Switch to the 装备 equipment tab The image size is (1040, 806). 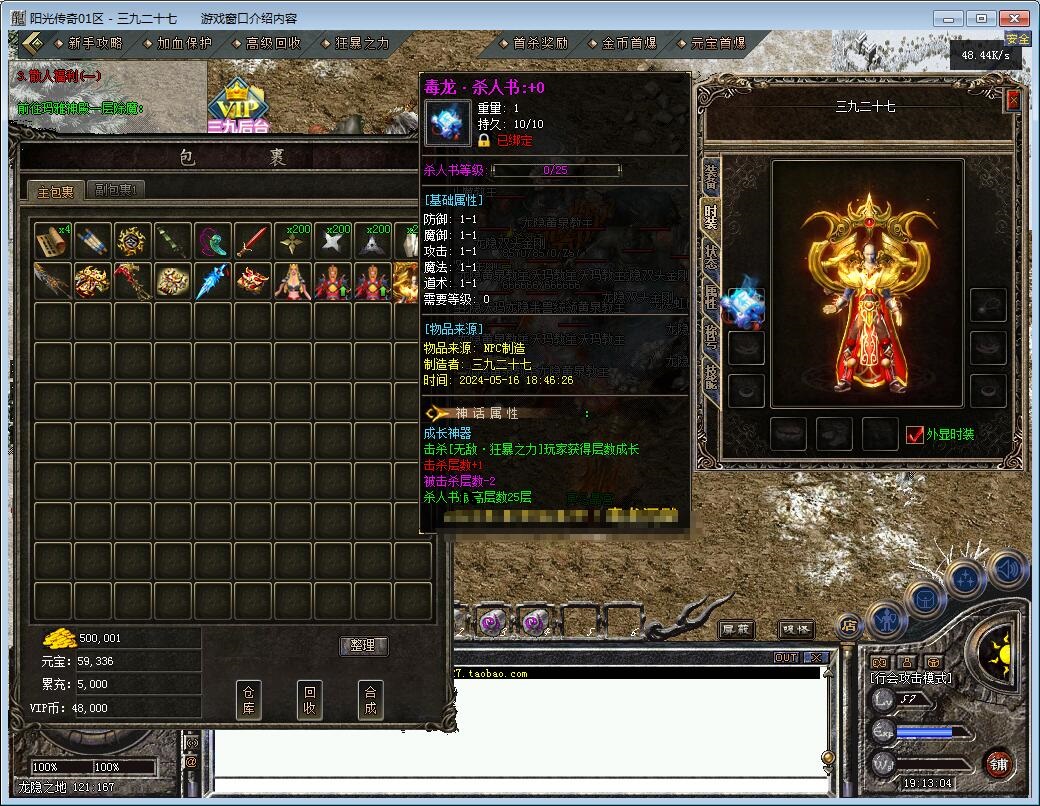click(710, 177)
